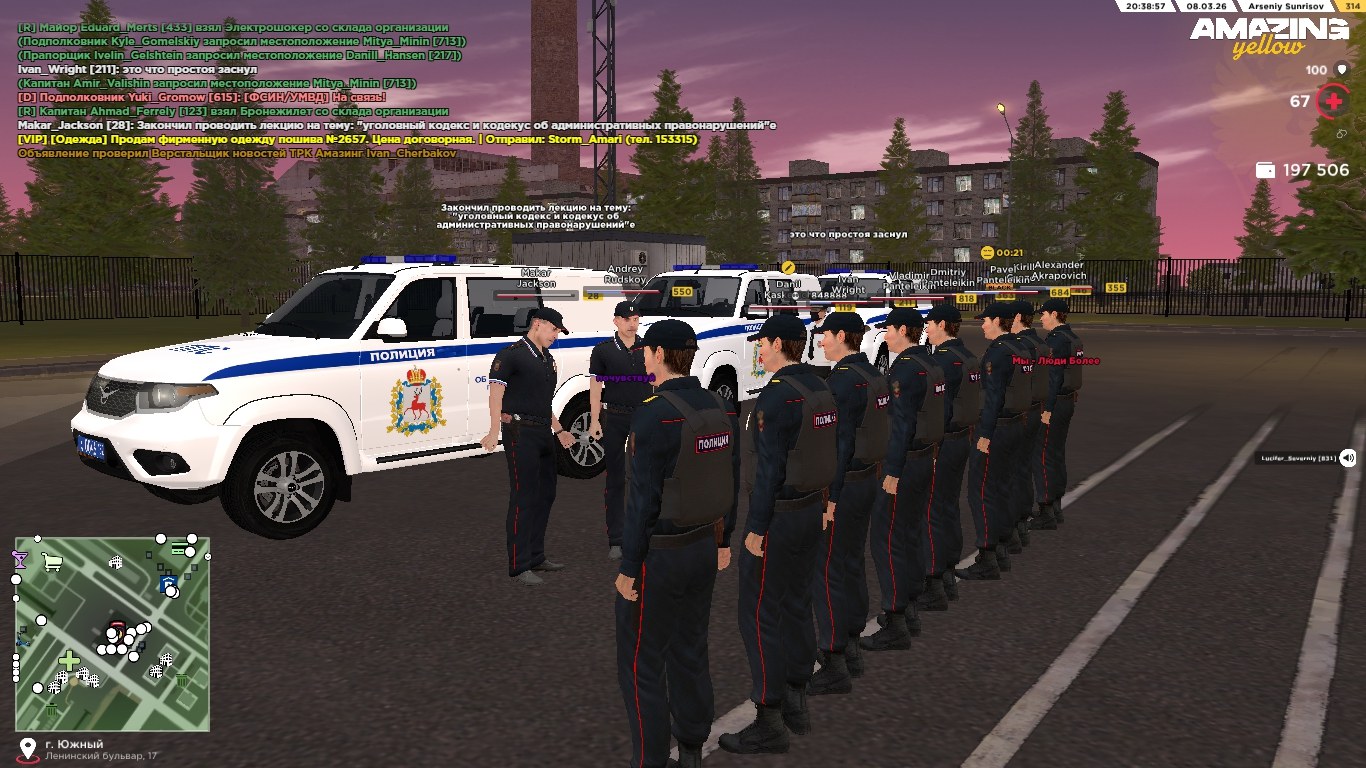Click the location pin beside г. Южный
This screenshot has width=1366, height=768.
[x=28, y=748]
